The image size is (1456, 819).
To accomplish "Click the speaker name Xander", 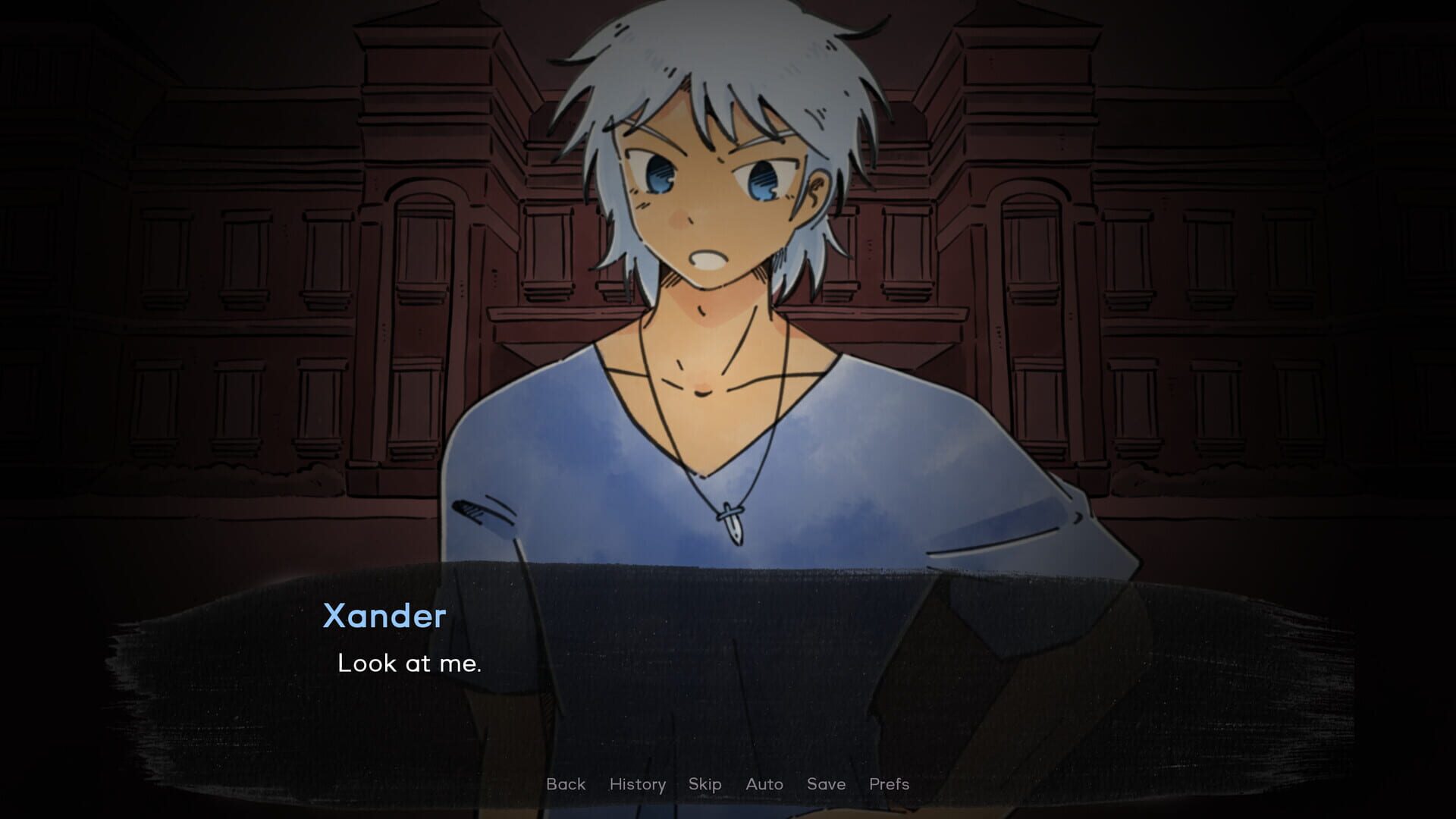I will click(384, 616).
